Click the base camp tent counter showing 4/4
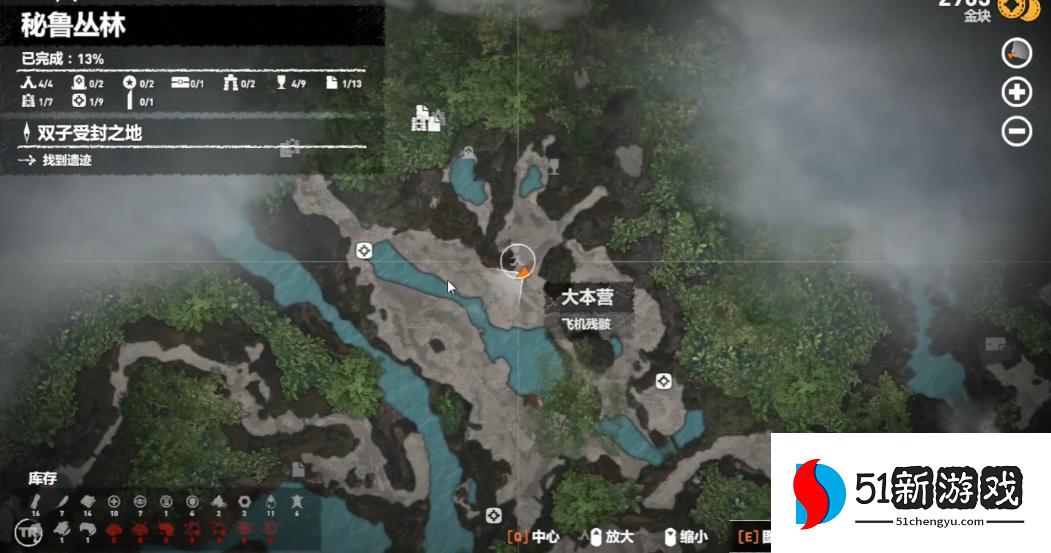1051x553 pixels. coord(35,84)
